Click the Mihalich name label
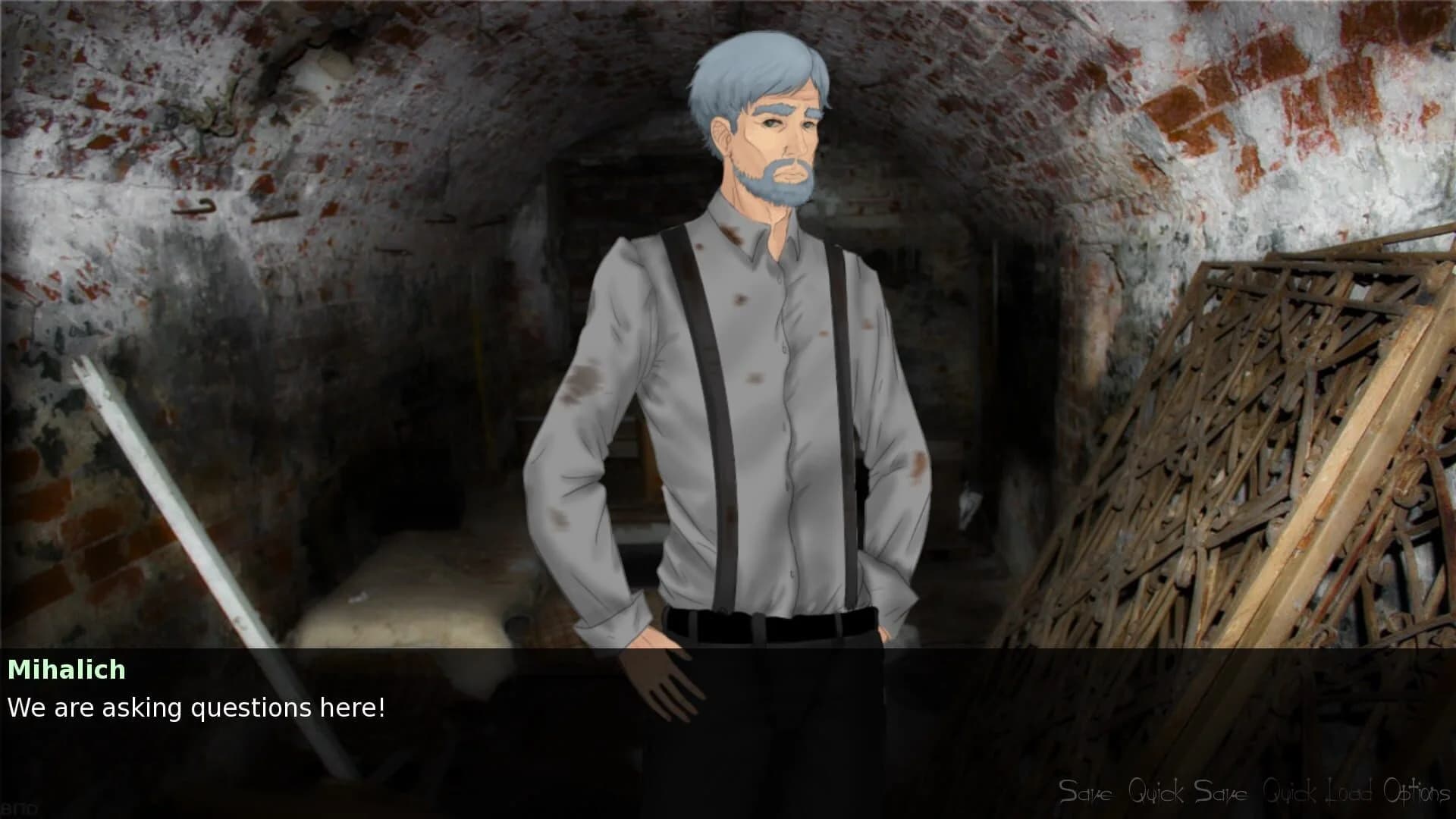This screenshot has width=1456, height=819. [67, 670]
